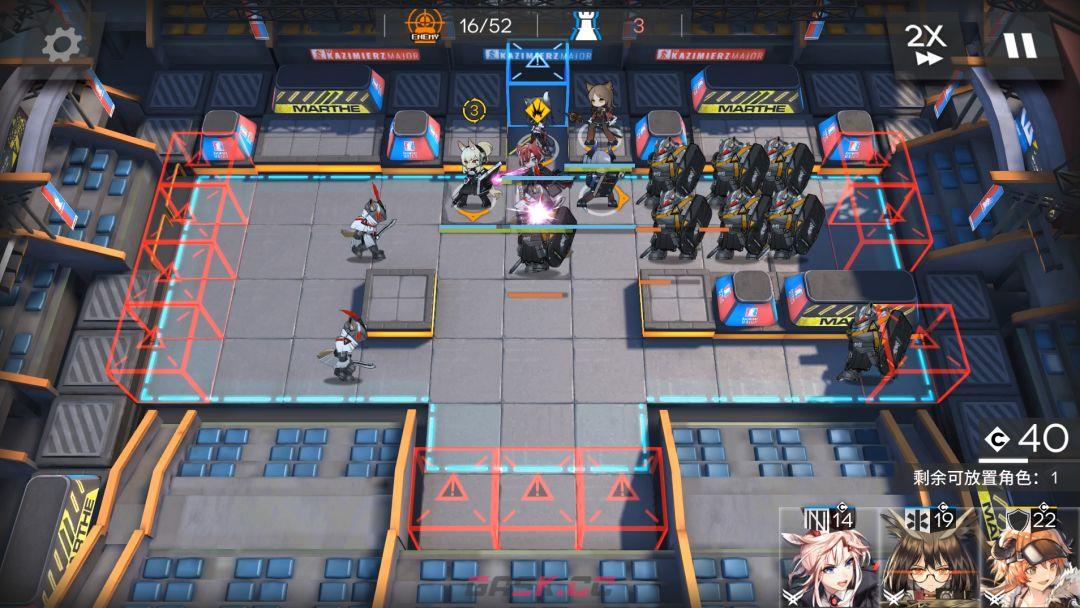This screenshot has width=1080, height=608.
Task: Open the gear settings menu
Action: 61,44
